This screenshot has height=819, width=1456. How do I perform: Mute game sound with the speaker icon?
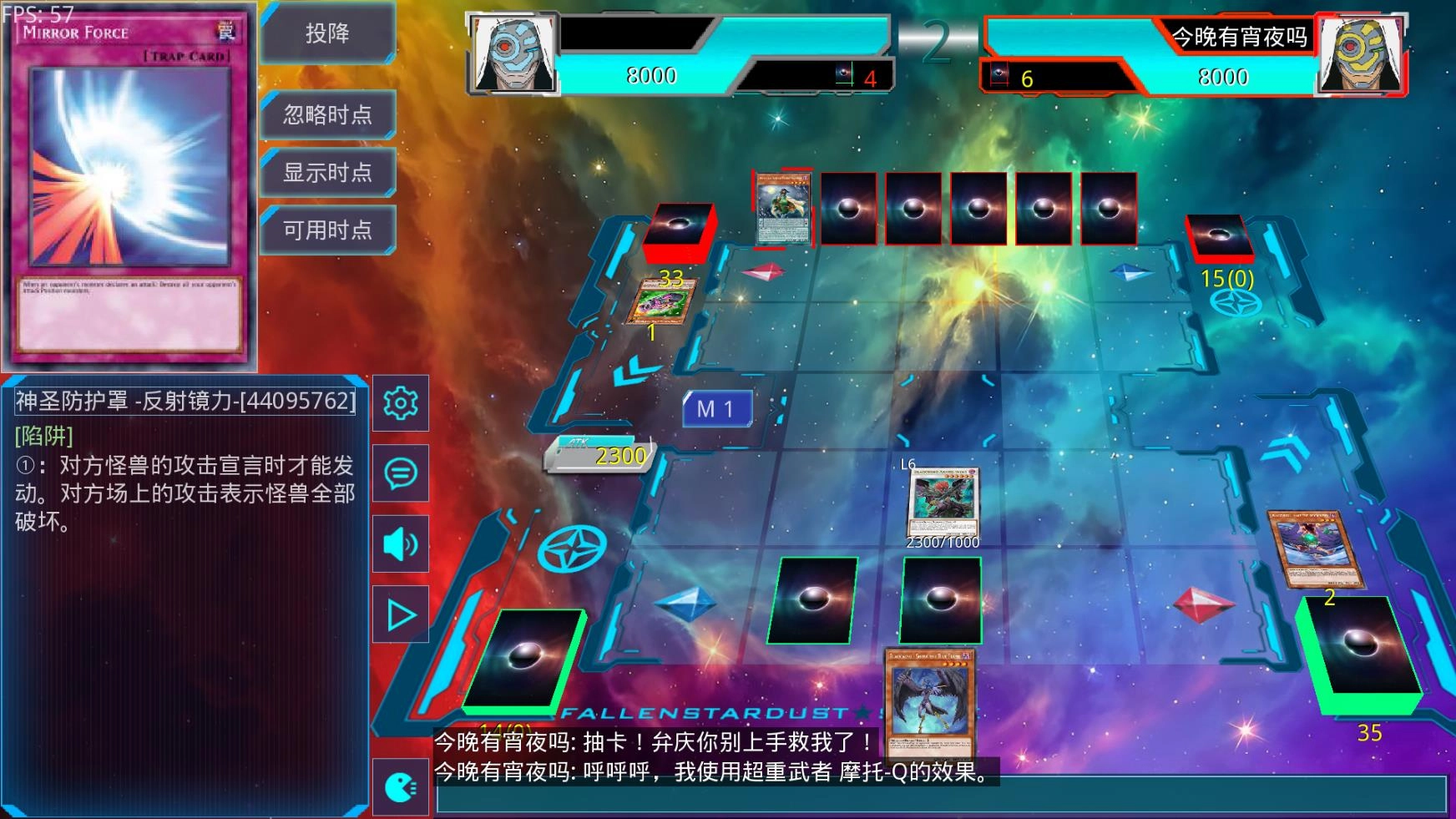401,543
